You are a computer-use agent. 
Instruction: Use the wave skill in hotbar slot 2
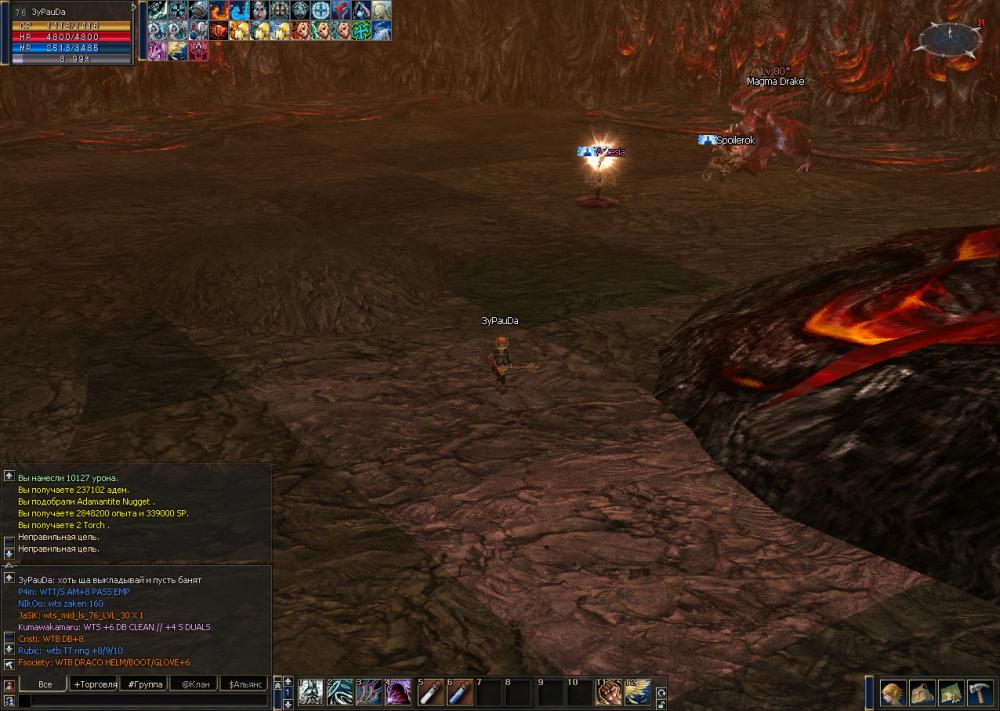tap(340, 692)
